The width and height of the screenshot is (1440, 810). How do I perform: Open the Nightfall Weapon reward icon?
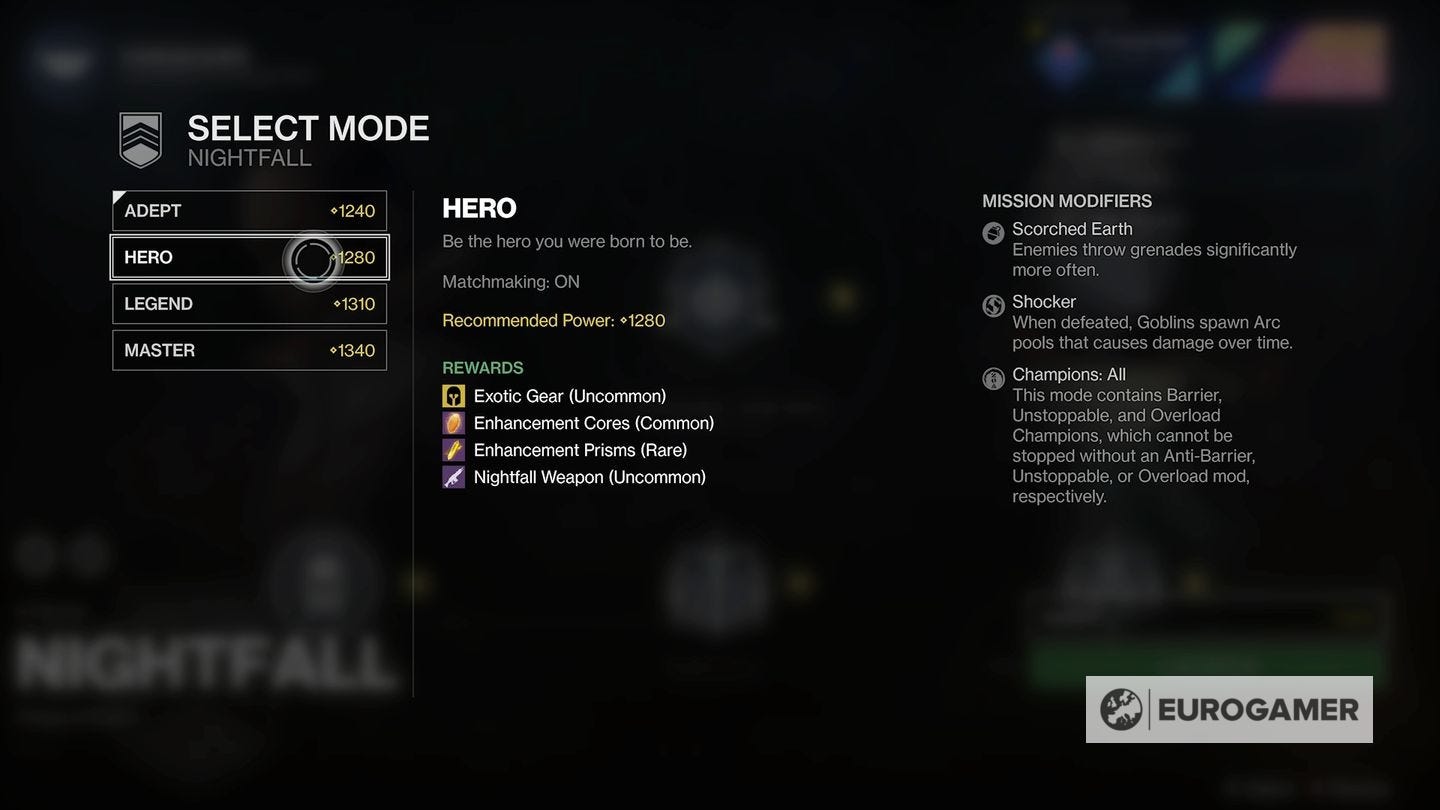click(453, 477)
